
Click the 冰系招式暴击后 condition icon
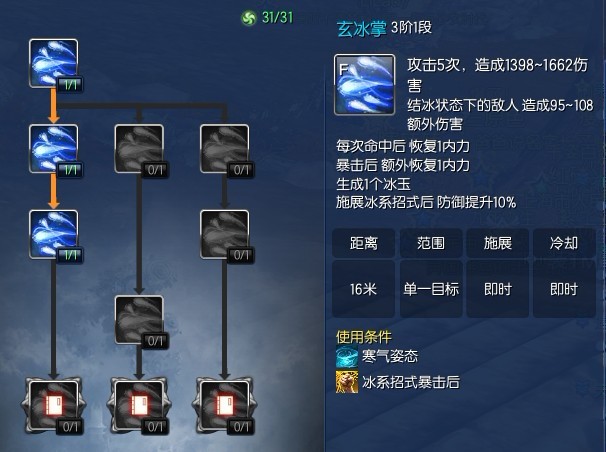pos(347,381)
